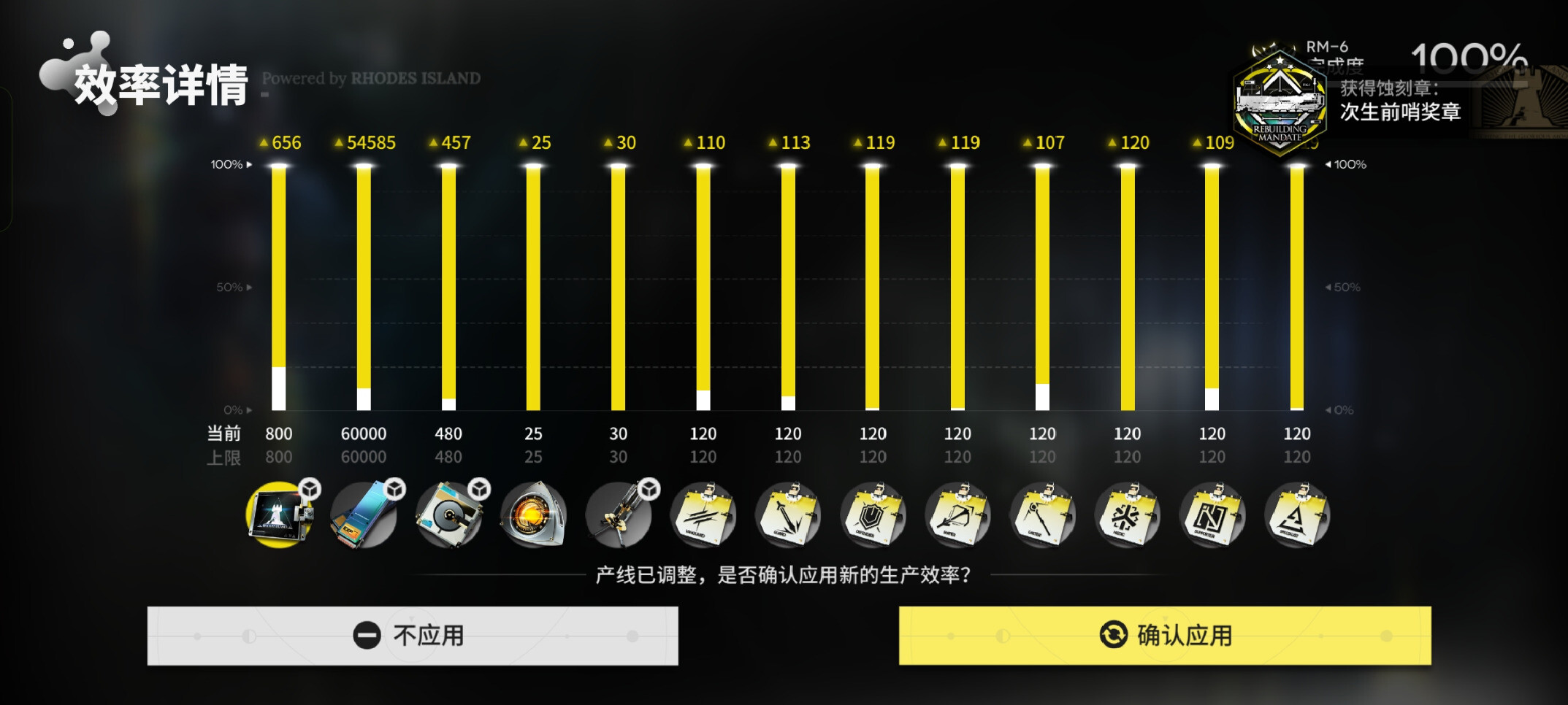Viewport: 1568px width, 705px height.
Task: Select the Rhodes Island battle record item
Action: [x=279, y=515]
